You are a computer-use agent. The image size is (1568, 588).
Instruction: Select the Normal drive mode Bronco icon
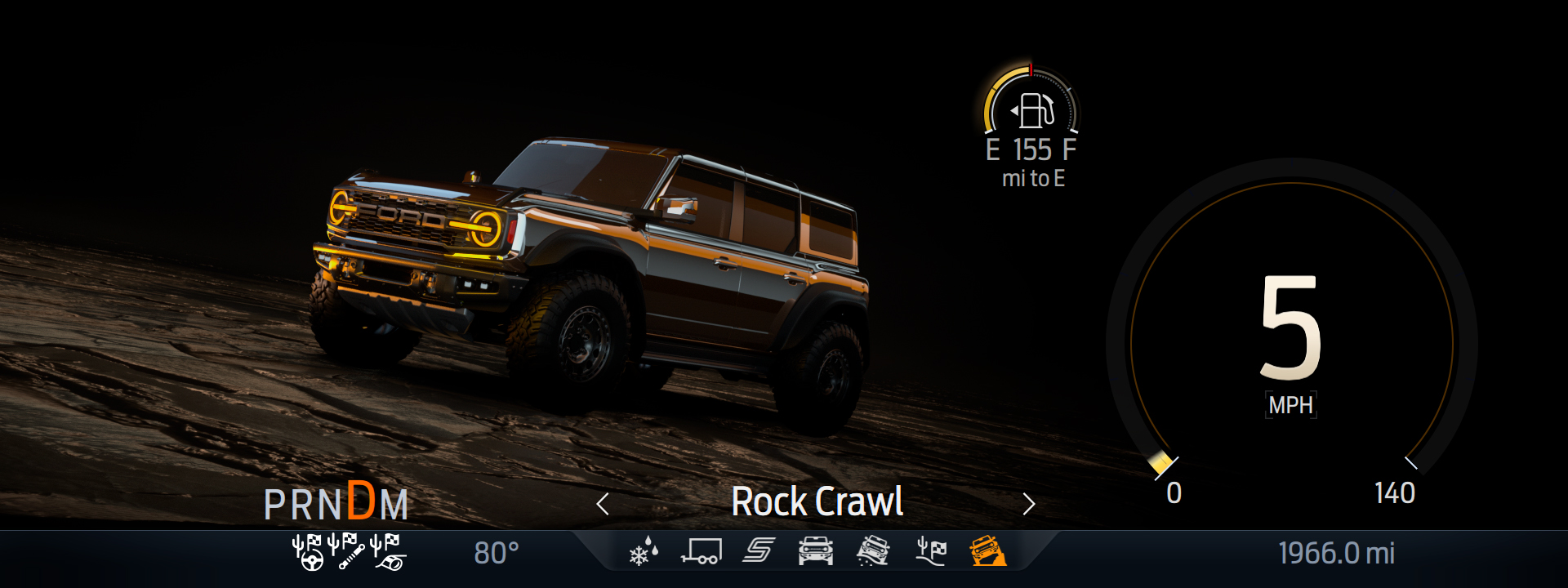[815, 552]
